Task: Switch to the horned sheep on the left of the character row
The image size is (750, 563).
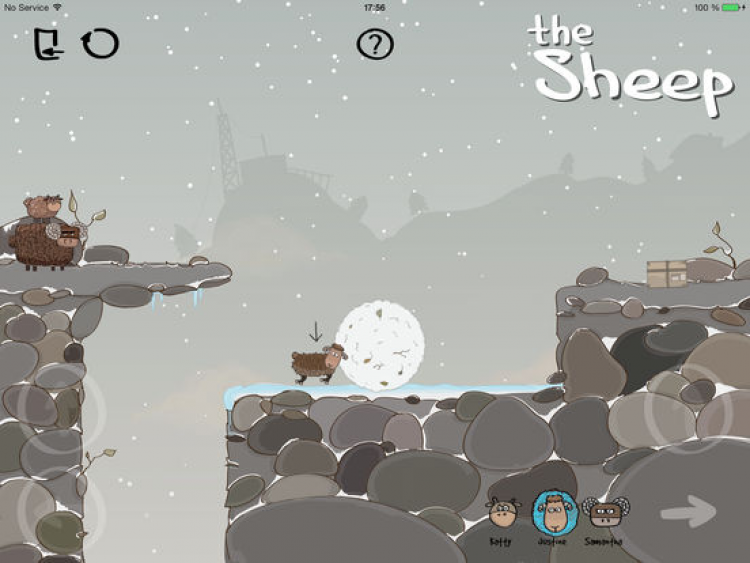Action: (500, 515)
